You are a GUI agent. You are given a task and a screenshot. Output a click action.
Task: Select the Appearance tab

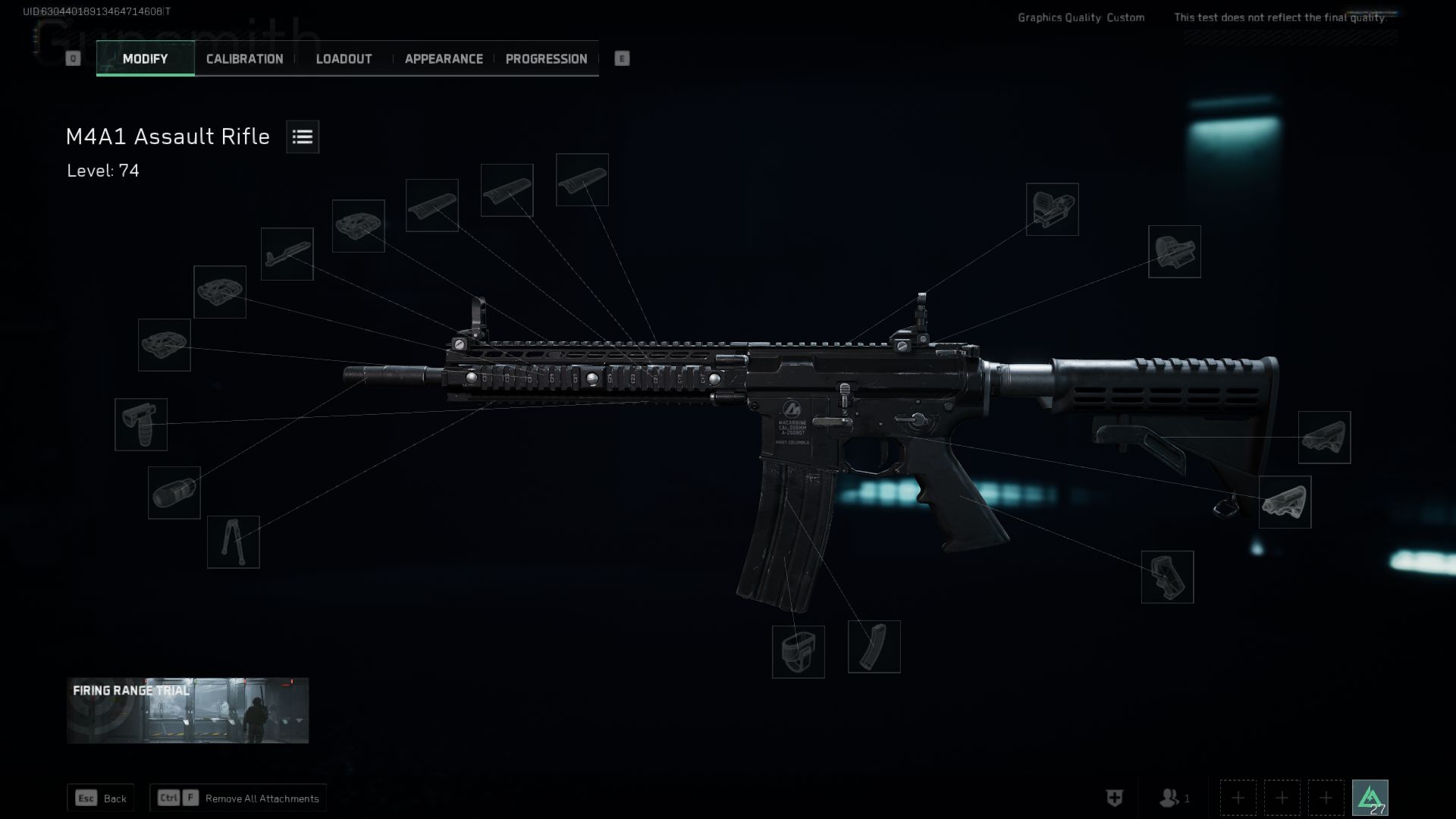444,59
